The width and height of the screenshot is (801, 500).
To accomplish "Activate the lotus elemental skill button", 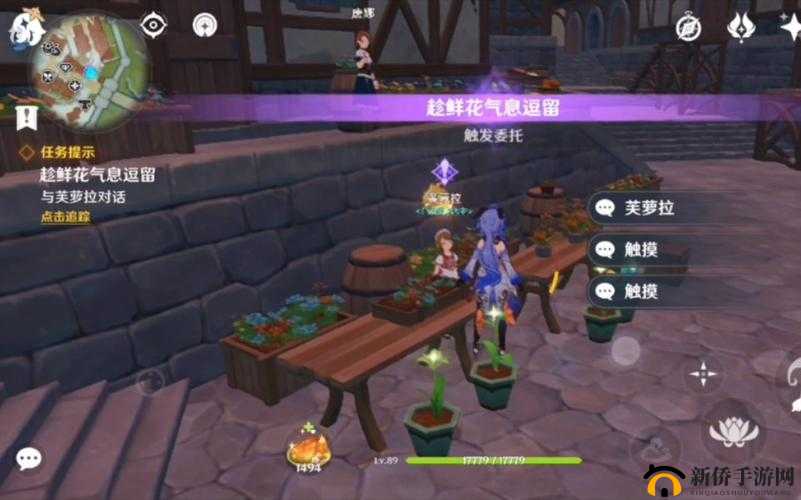I will (x=733, y=430).
